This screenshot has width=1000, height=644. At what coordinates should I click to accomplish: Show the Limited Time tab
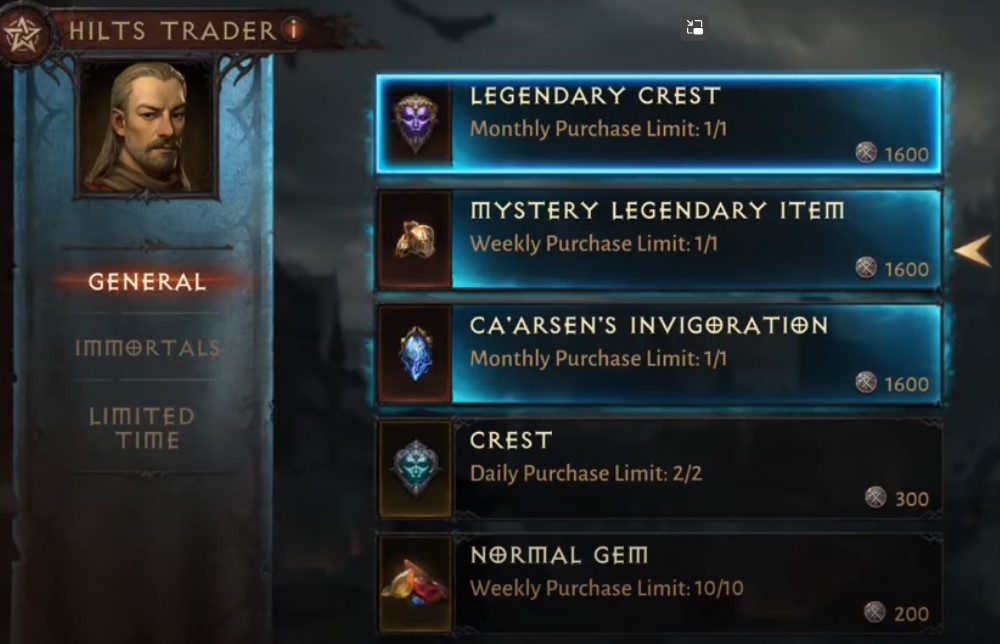click(x=142, y=428)
